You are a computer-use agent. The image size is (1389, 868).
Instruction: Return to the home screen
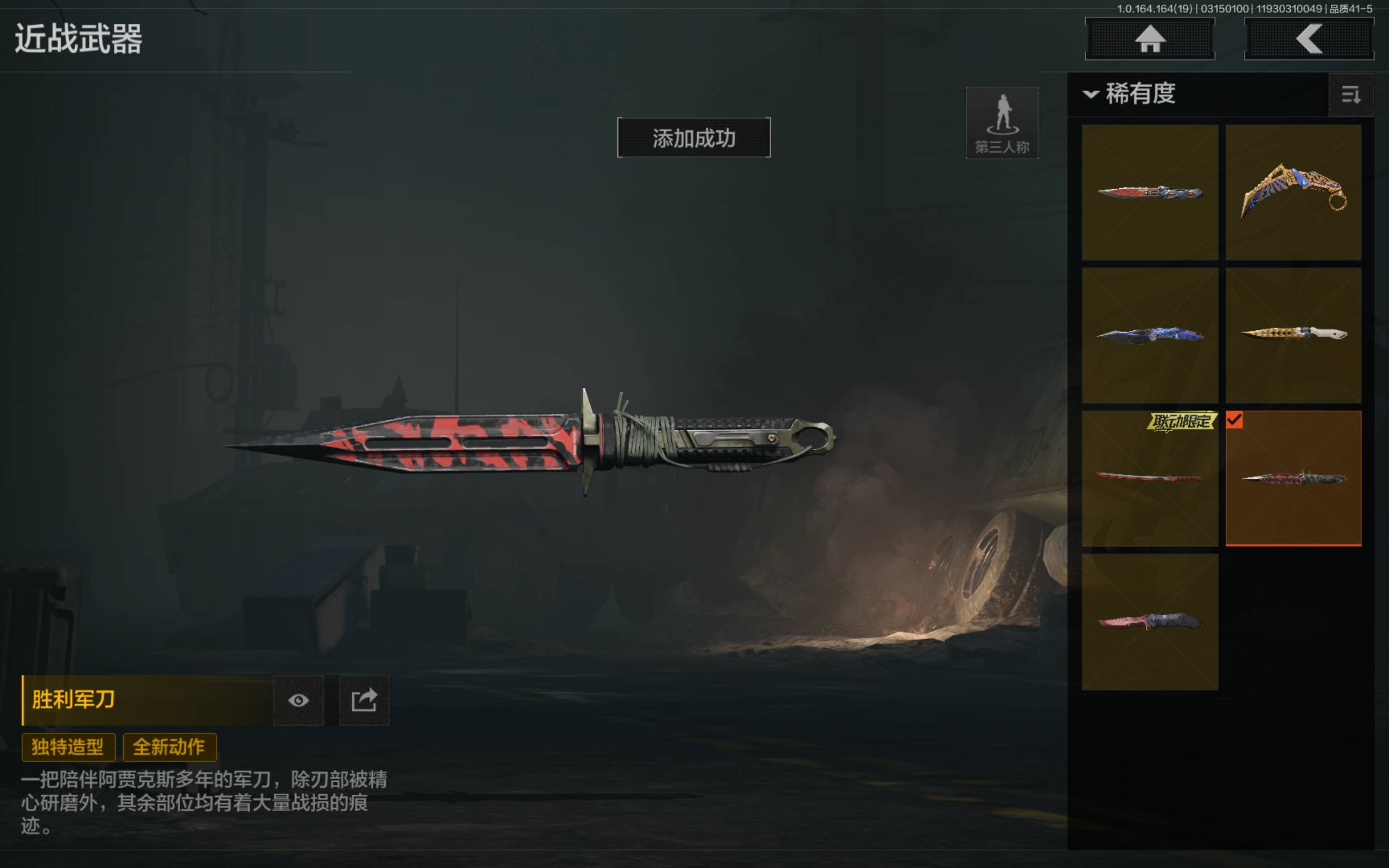pyautogui.click(x=1150, y=39)
